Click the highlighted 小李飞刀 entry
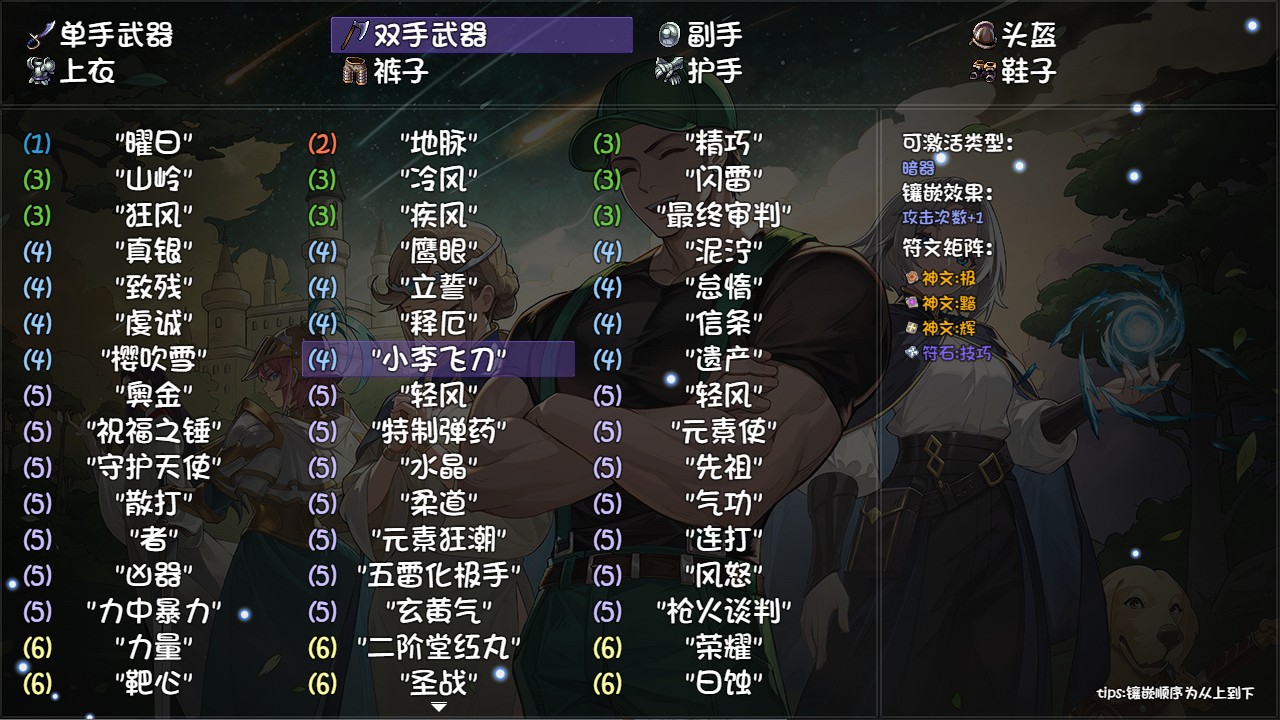 coord(438,356)
